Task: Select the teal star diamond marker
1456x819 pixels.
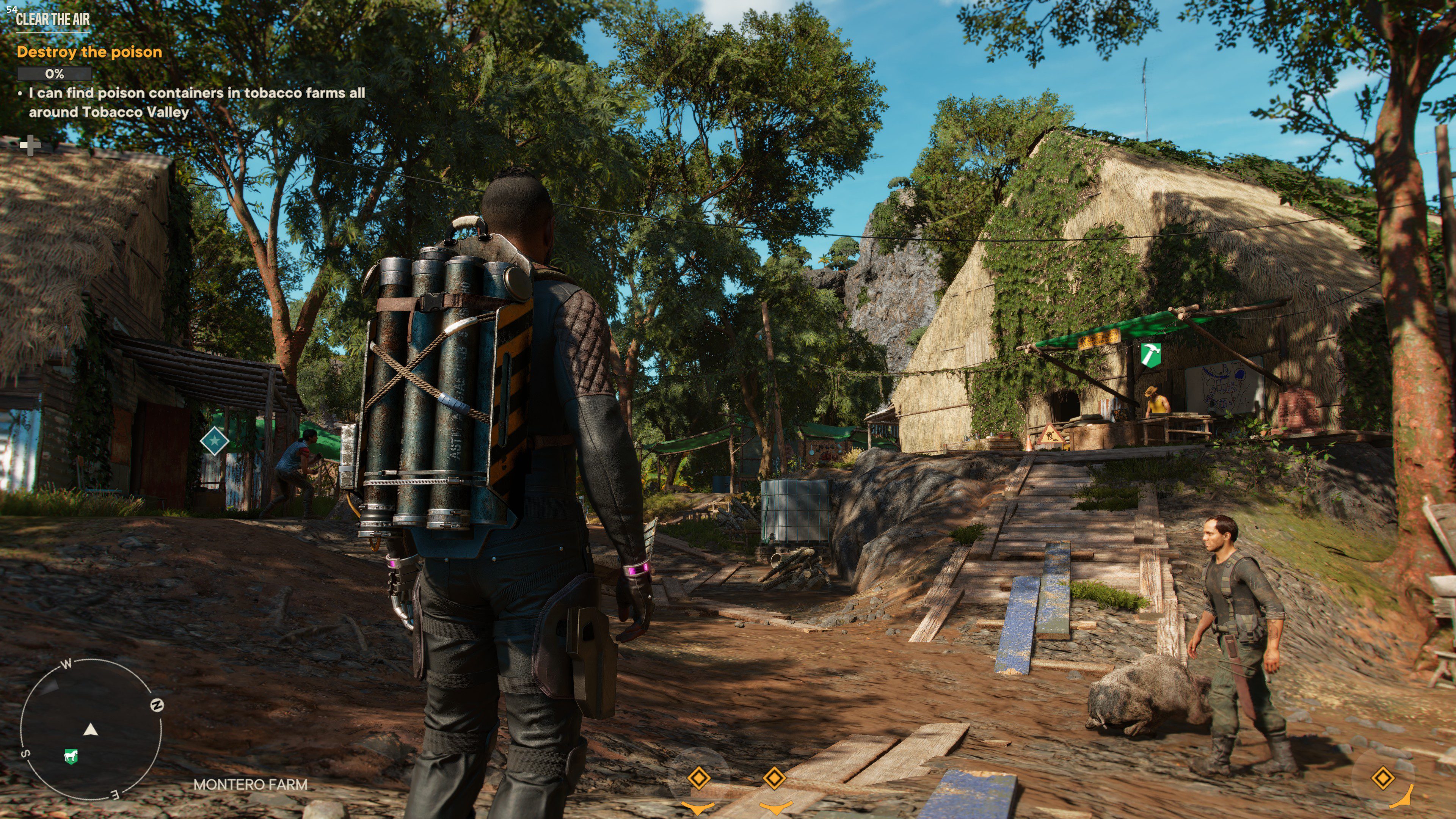Action: pos(214,440)
